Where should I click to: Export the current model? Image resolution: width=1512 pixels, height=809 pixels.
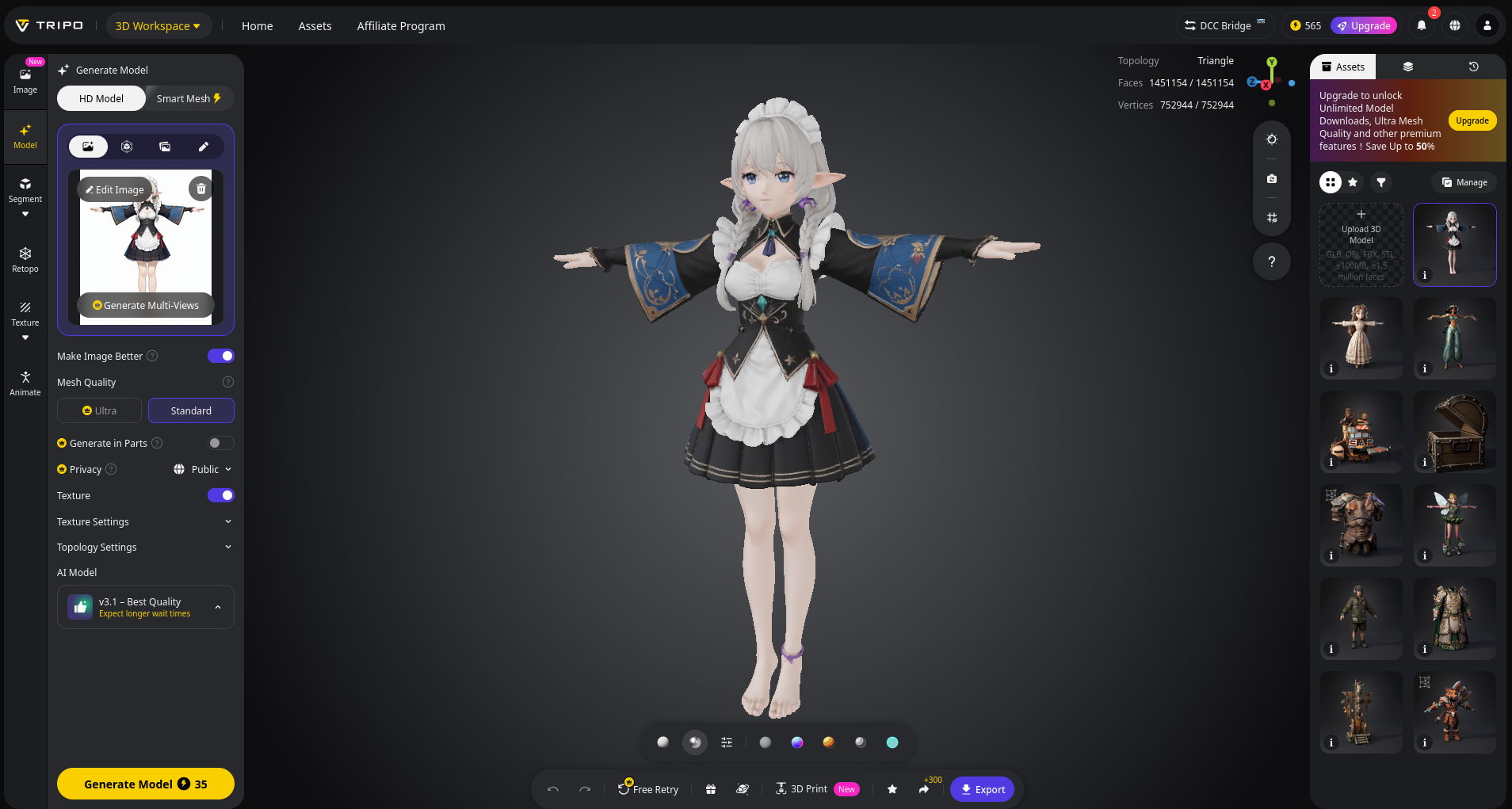982,789
